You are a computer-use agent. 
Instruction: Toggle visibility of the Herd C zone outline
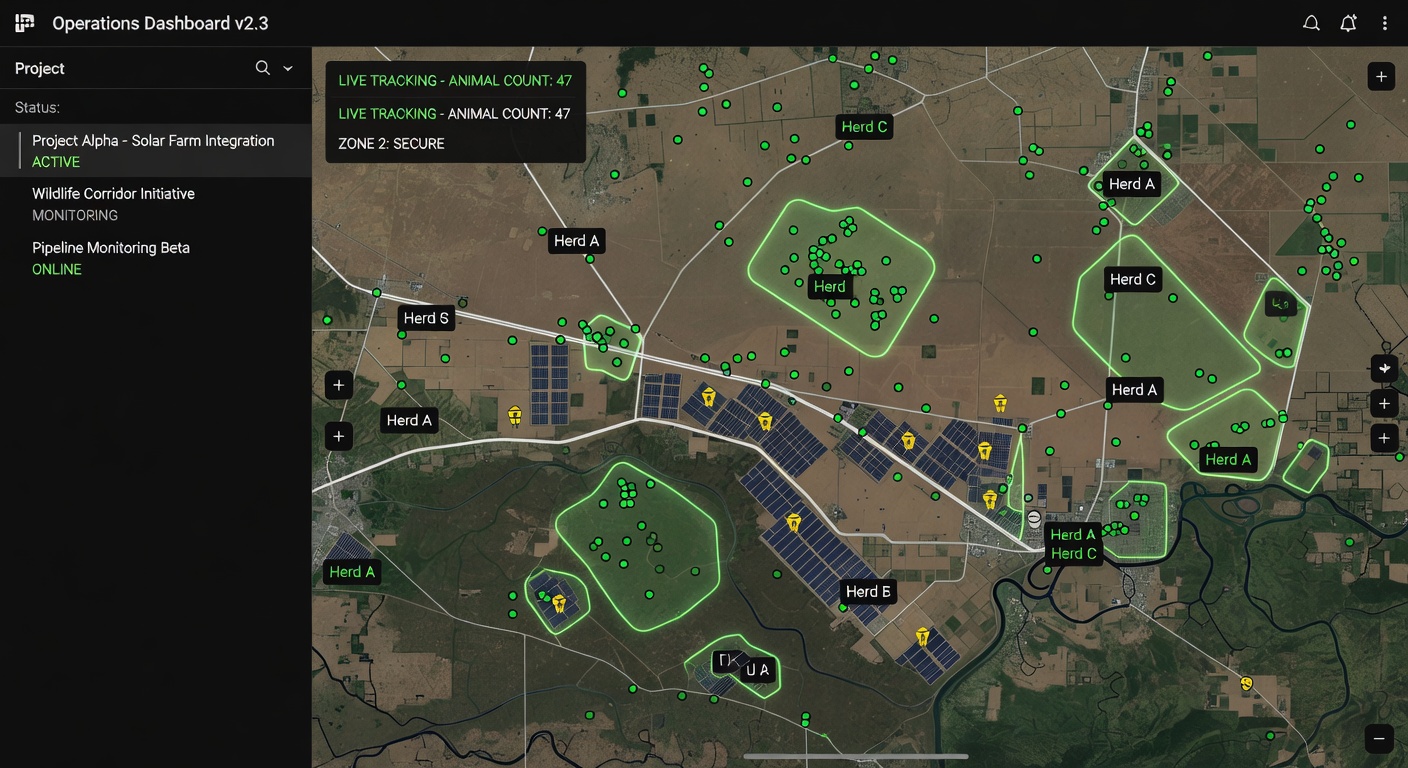tap(1132, 279)
